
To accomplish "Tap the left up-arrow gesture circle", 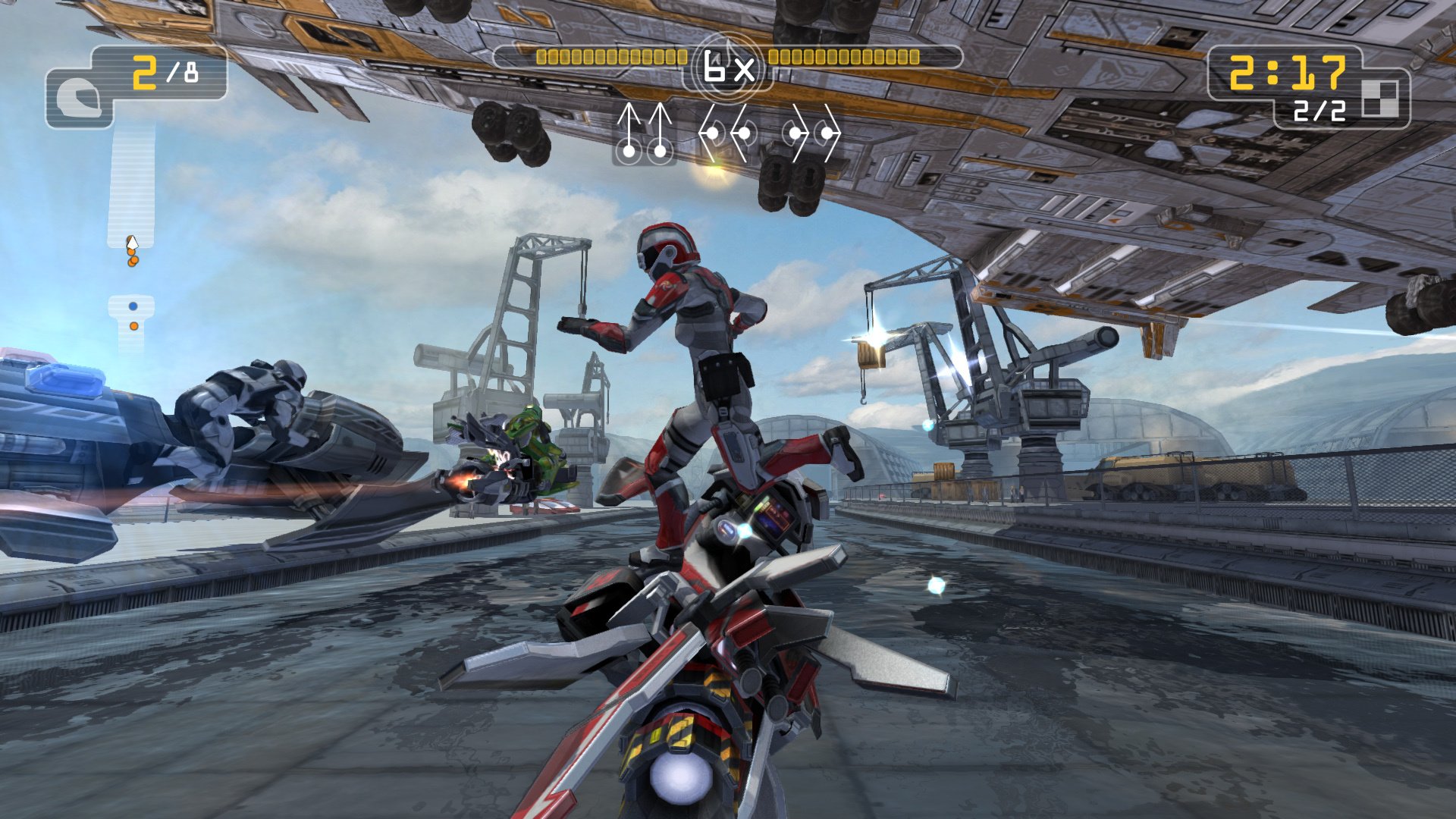I will 628,150.
